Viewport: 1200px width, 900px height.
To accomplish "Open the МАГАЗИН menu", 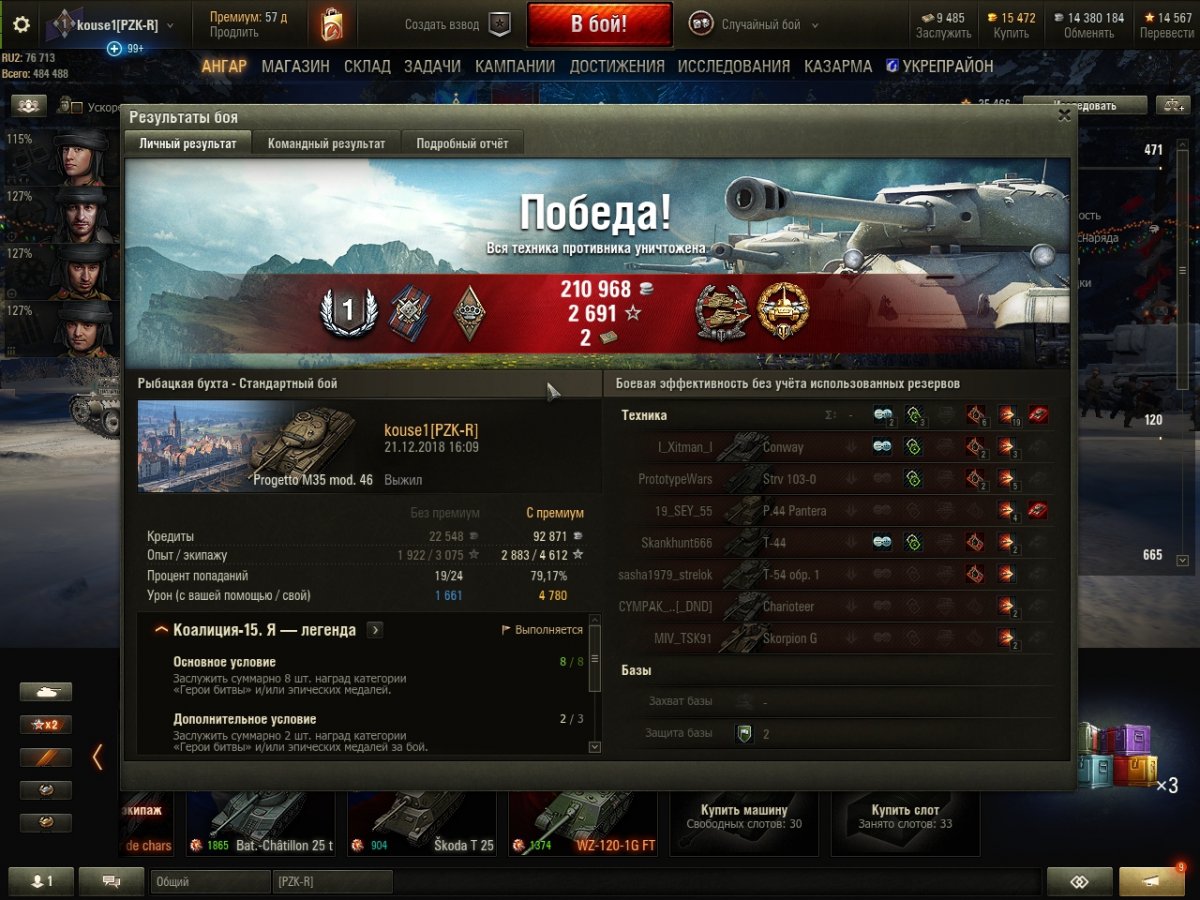I will [295, 66].
